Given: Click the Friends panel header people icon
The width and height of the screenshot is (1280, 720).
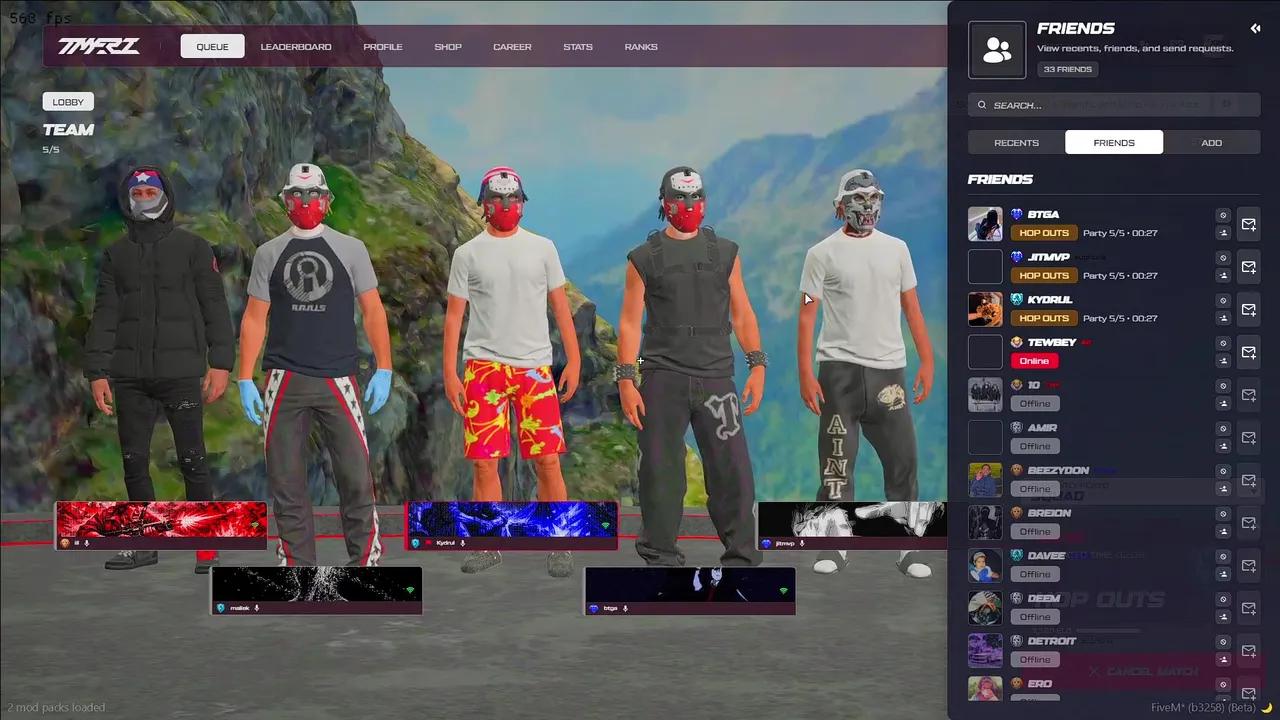Looking at the screenshot, I should tap(996, 48).
